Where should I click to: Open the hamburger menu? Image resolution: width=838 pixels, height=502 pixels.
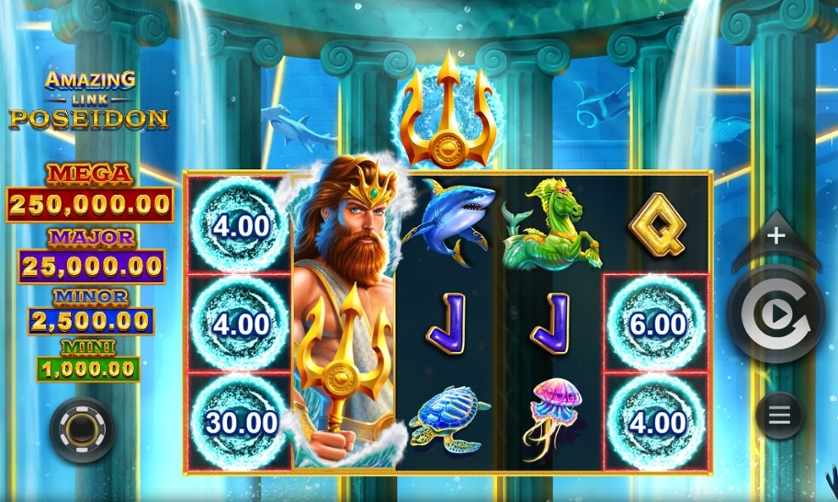click(779, 414)
